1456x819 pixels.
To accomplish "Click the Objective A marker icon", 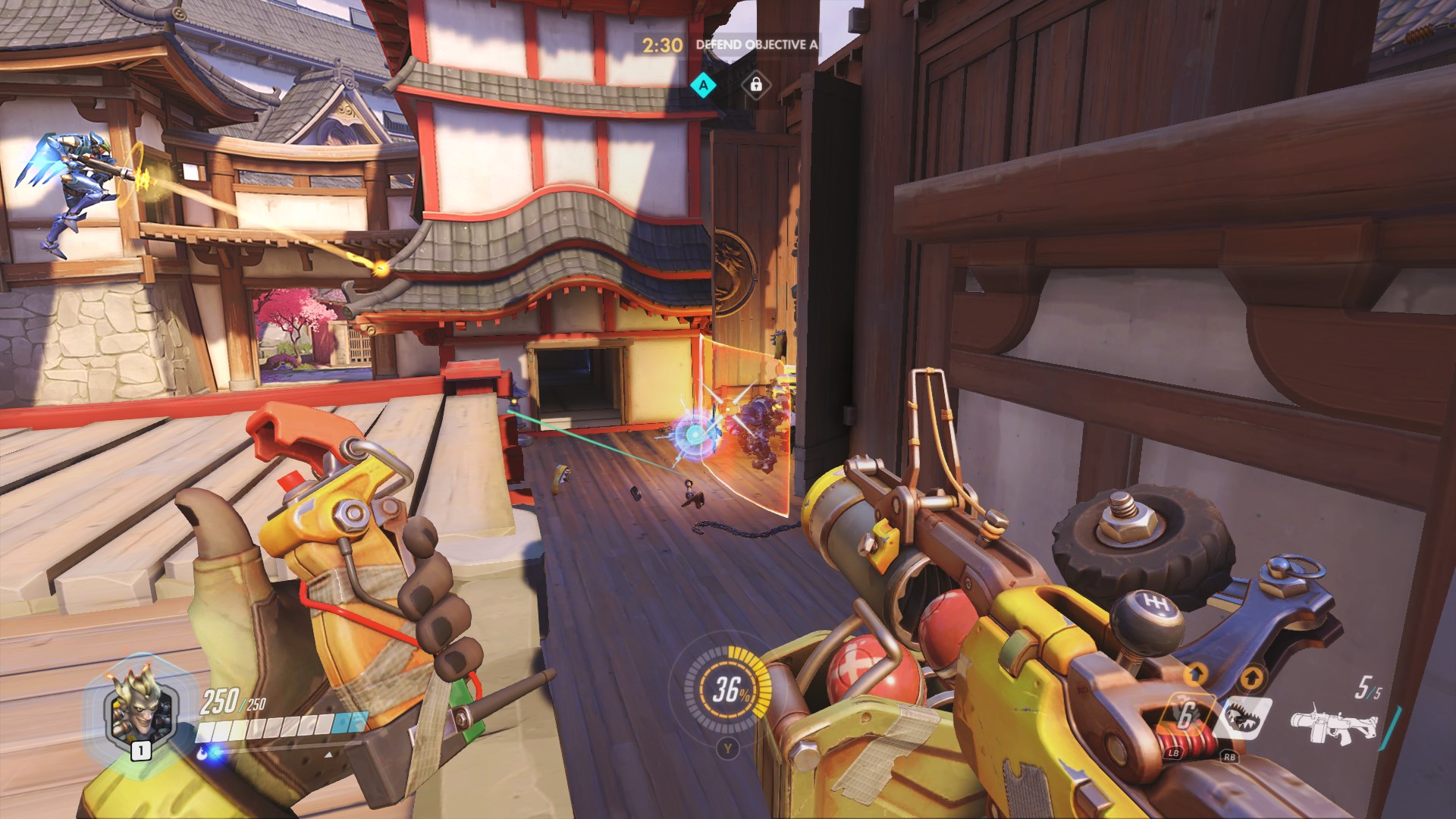I will [704, 86].
